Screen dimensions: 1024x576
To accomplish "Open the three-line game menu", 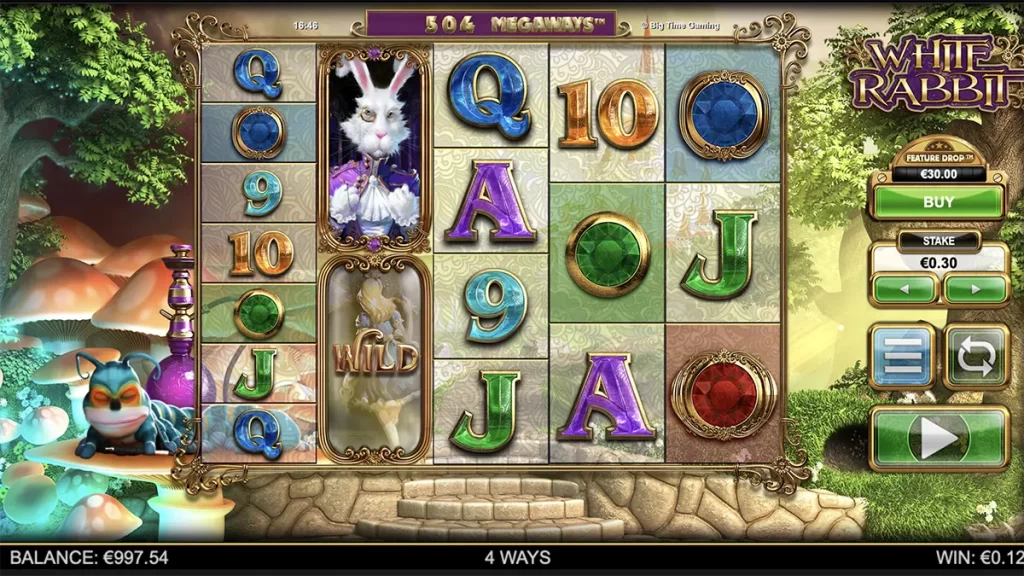I will [x=902, y=356].
